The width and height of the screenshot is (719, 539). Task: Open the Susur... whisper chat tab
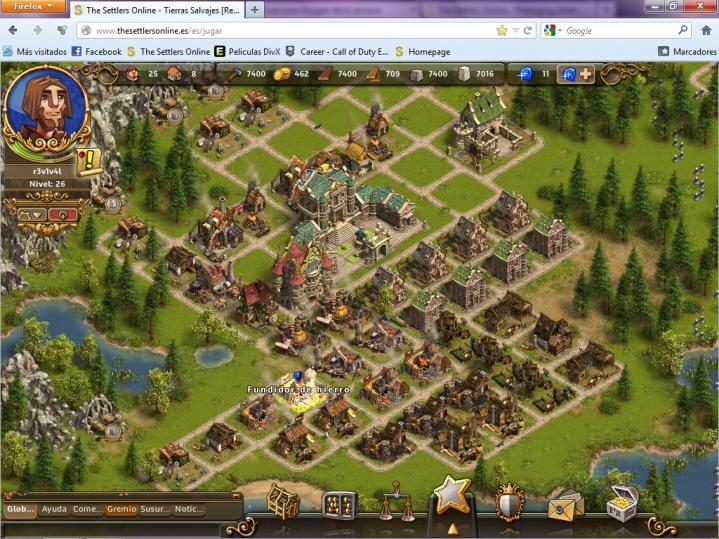(x=155, y=509)
